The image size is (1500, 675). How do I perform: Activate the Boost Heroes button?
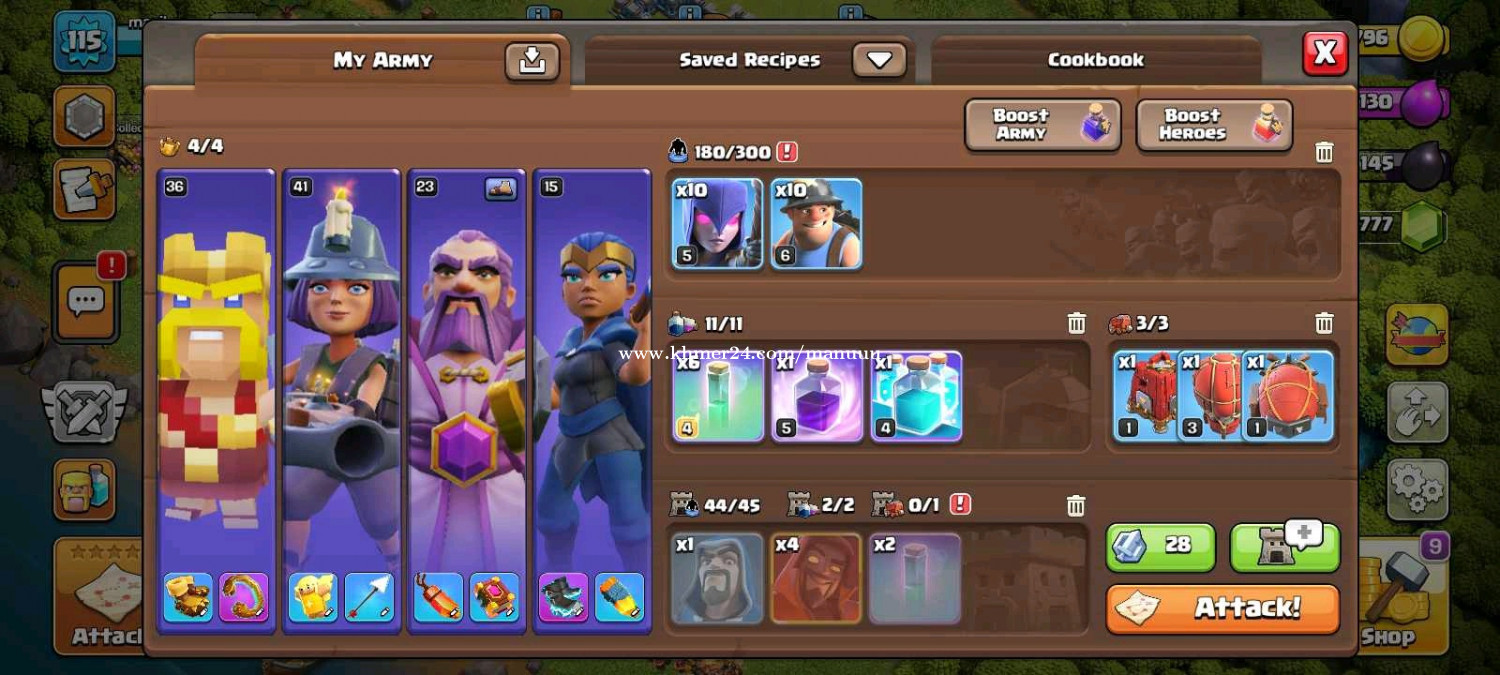1214,125
